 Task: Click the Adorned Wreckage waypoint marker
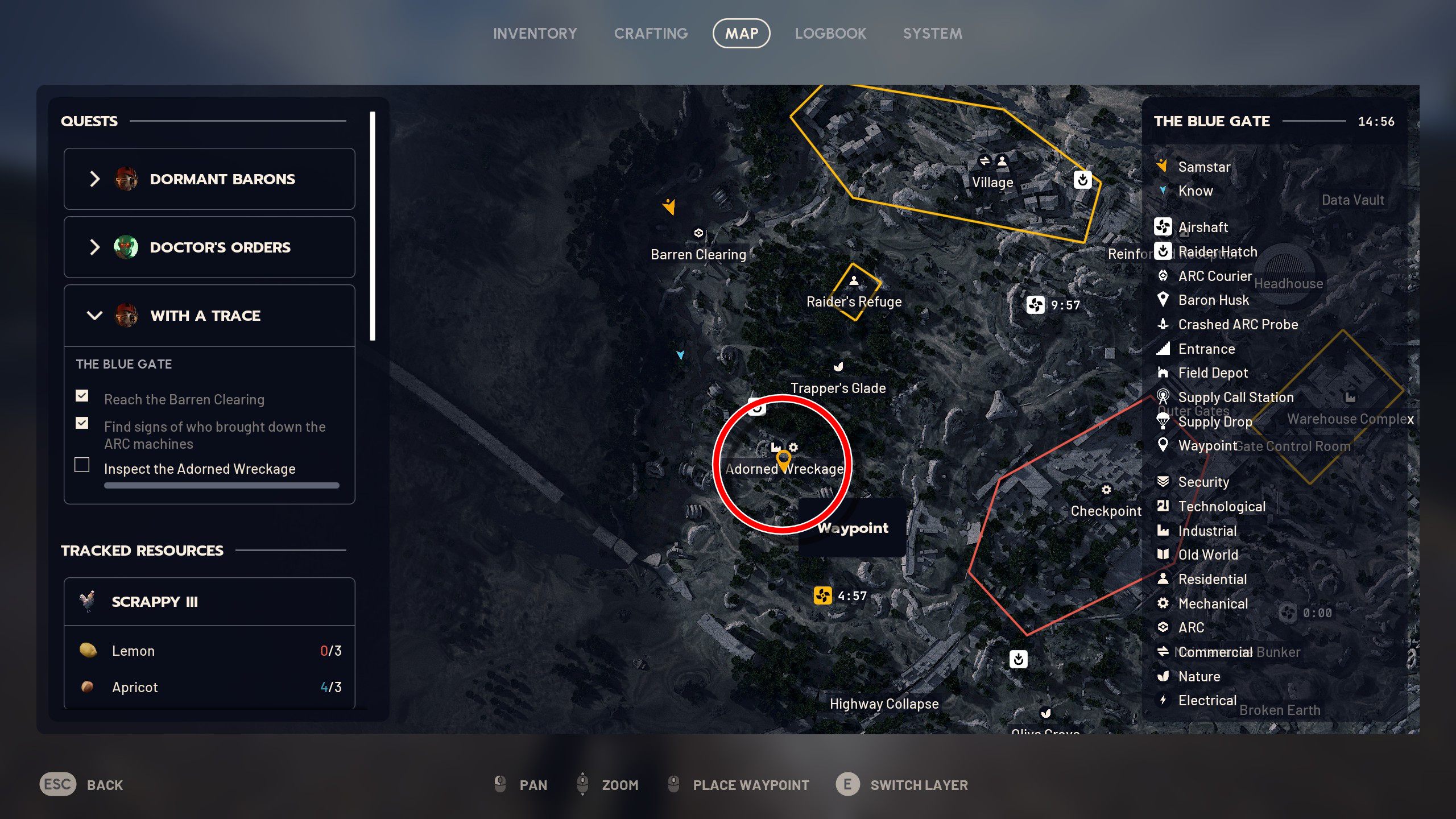pyautogui.click(x=784, y=460)
